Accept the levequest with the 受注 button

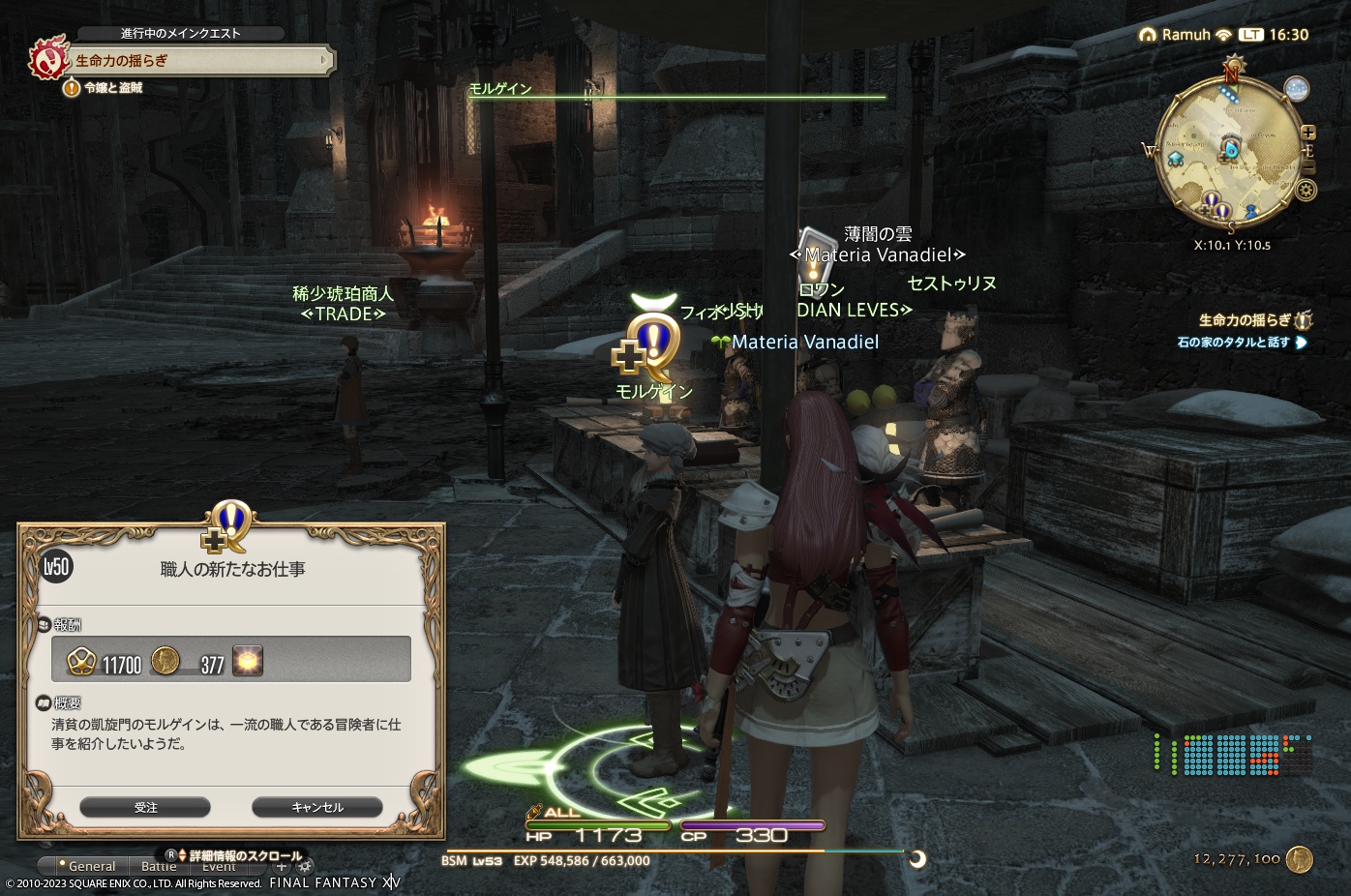146,806
